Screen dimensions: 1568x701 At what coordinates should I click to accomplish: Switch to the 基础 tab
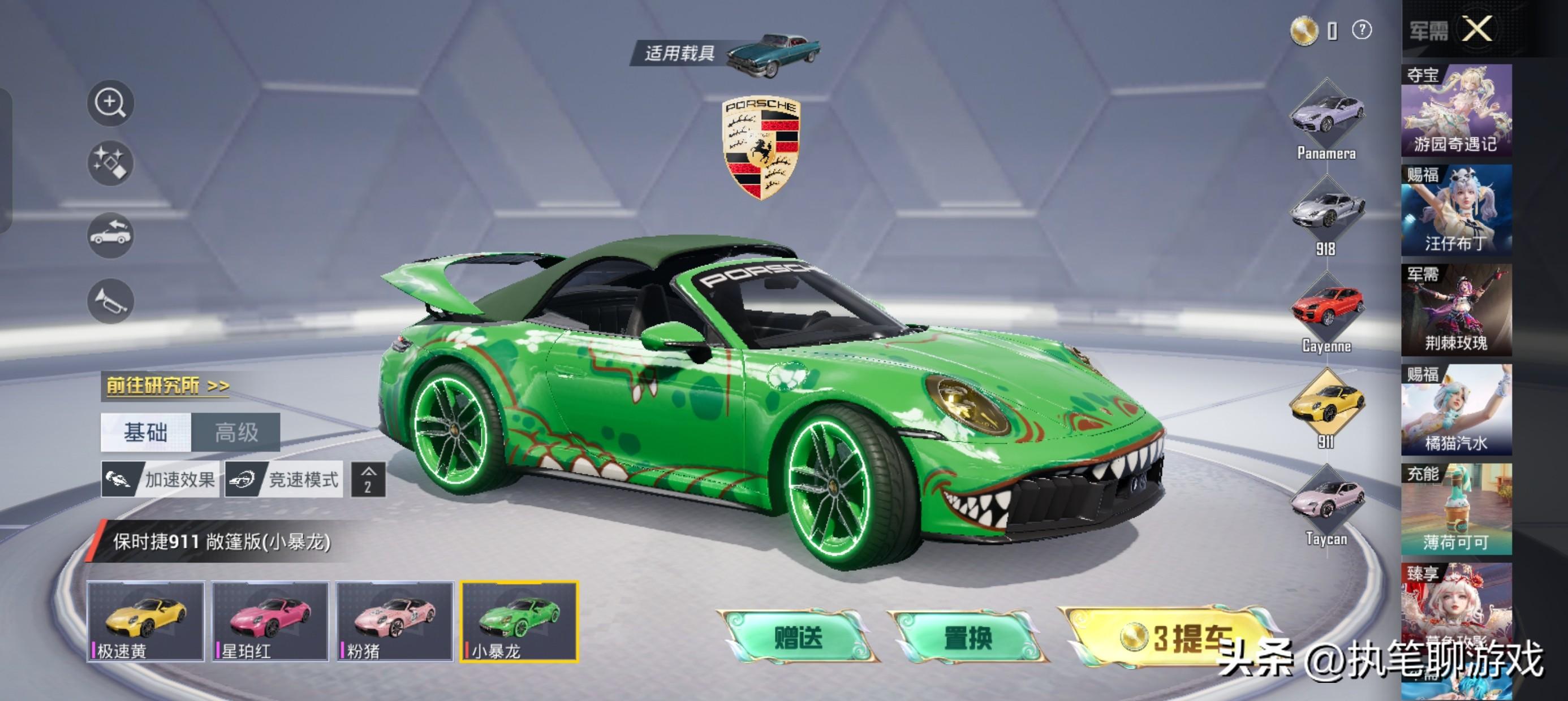(x=146, y=432)
